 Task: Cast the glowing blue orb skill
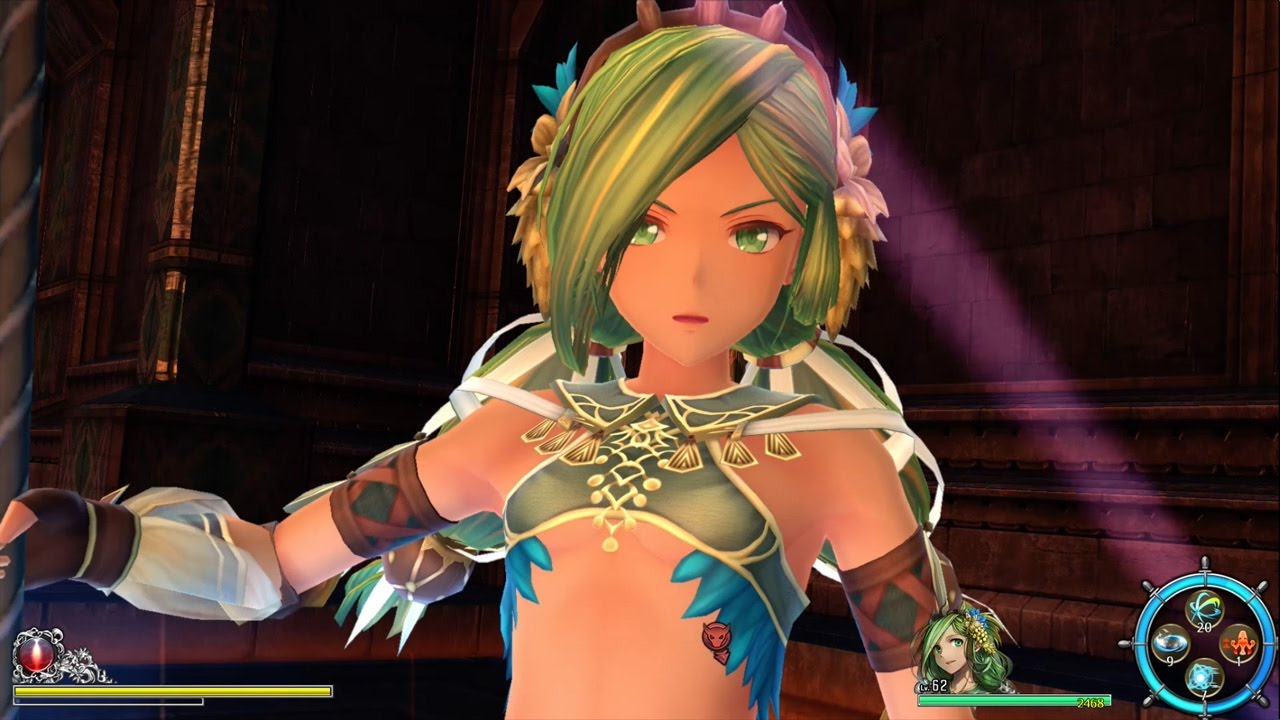coord(1204,677)
